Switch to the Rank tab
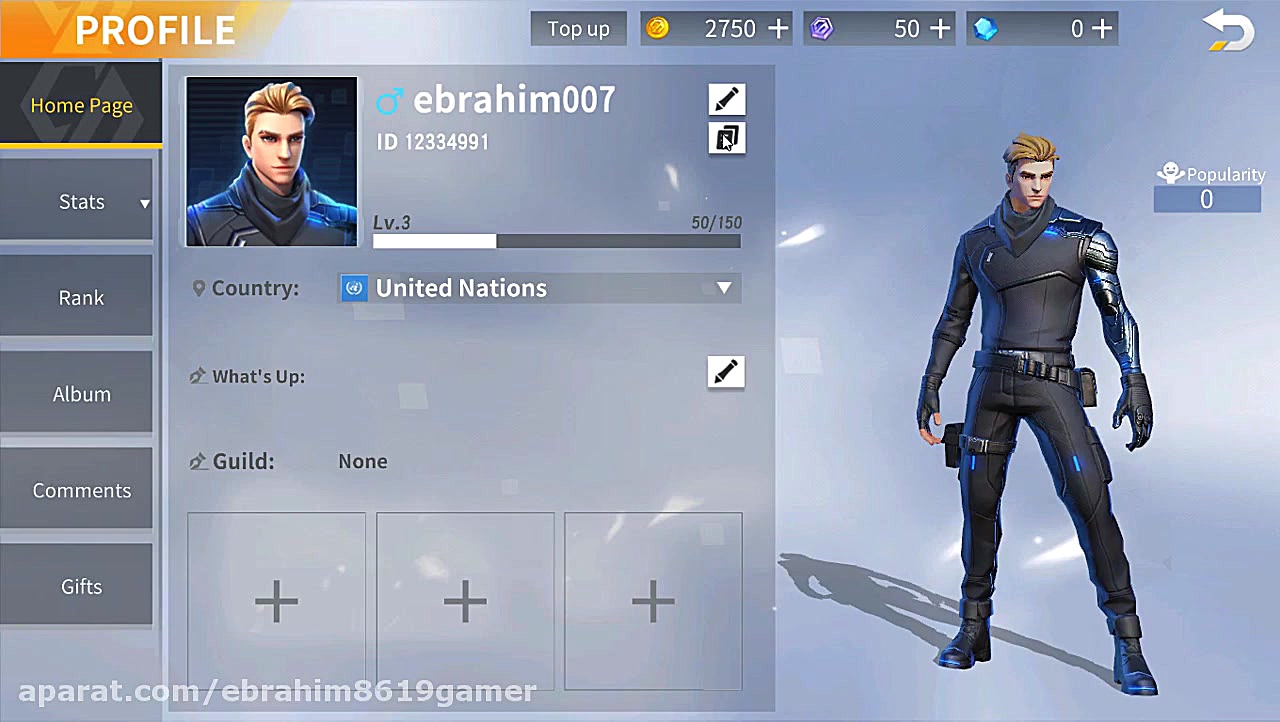 [x=81, y=297]
